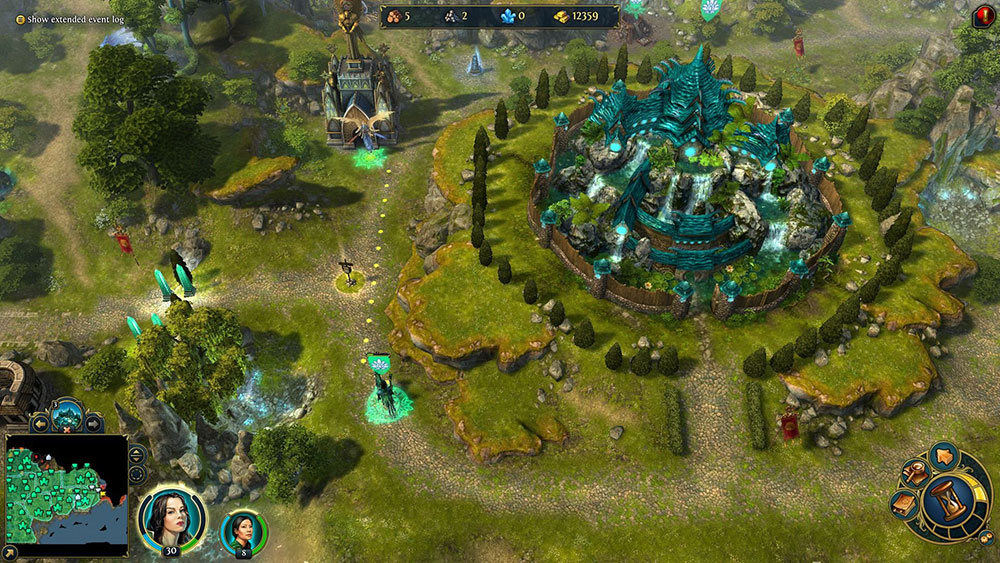The height and width of the screenshot is (563, 1000).
Task: Open the town portrait above the minimap
Action: pos(67,414)
